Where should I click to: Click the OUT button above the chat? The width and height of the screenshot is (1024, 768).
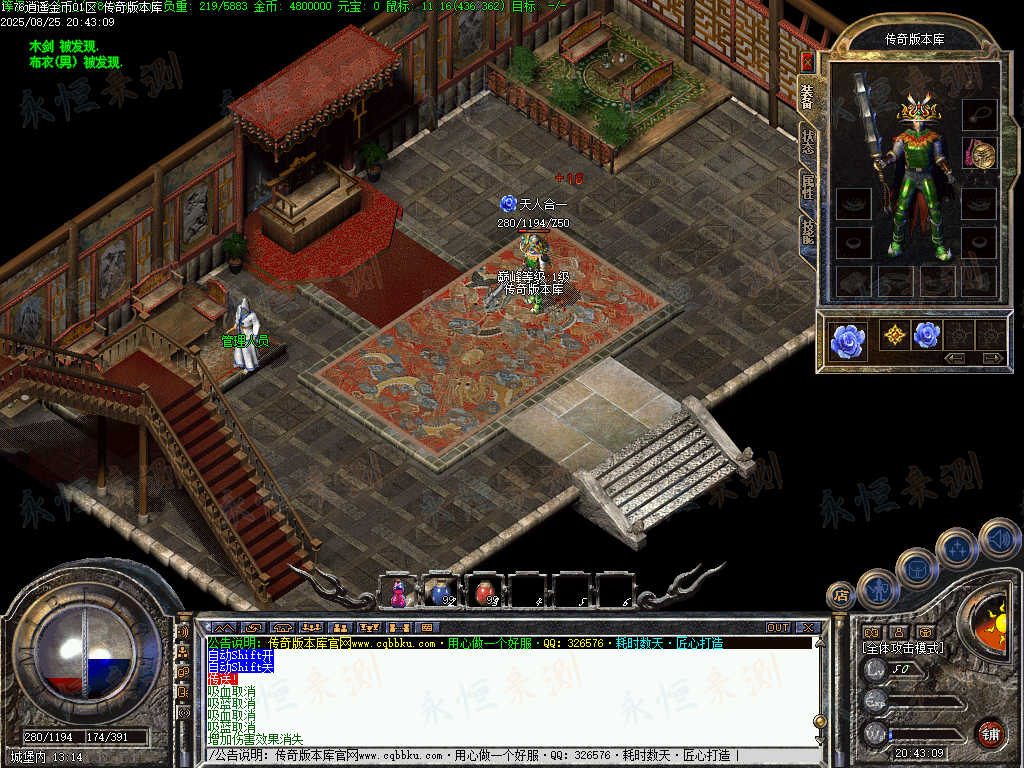click(778, 628)
